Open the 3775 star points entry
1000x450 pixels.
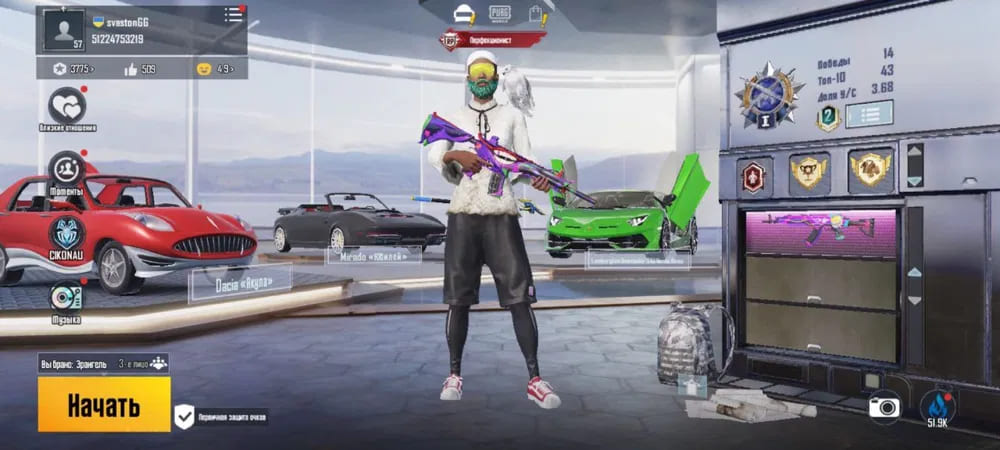pyautogui.click(x=73, y=69)
